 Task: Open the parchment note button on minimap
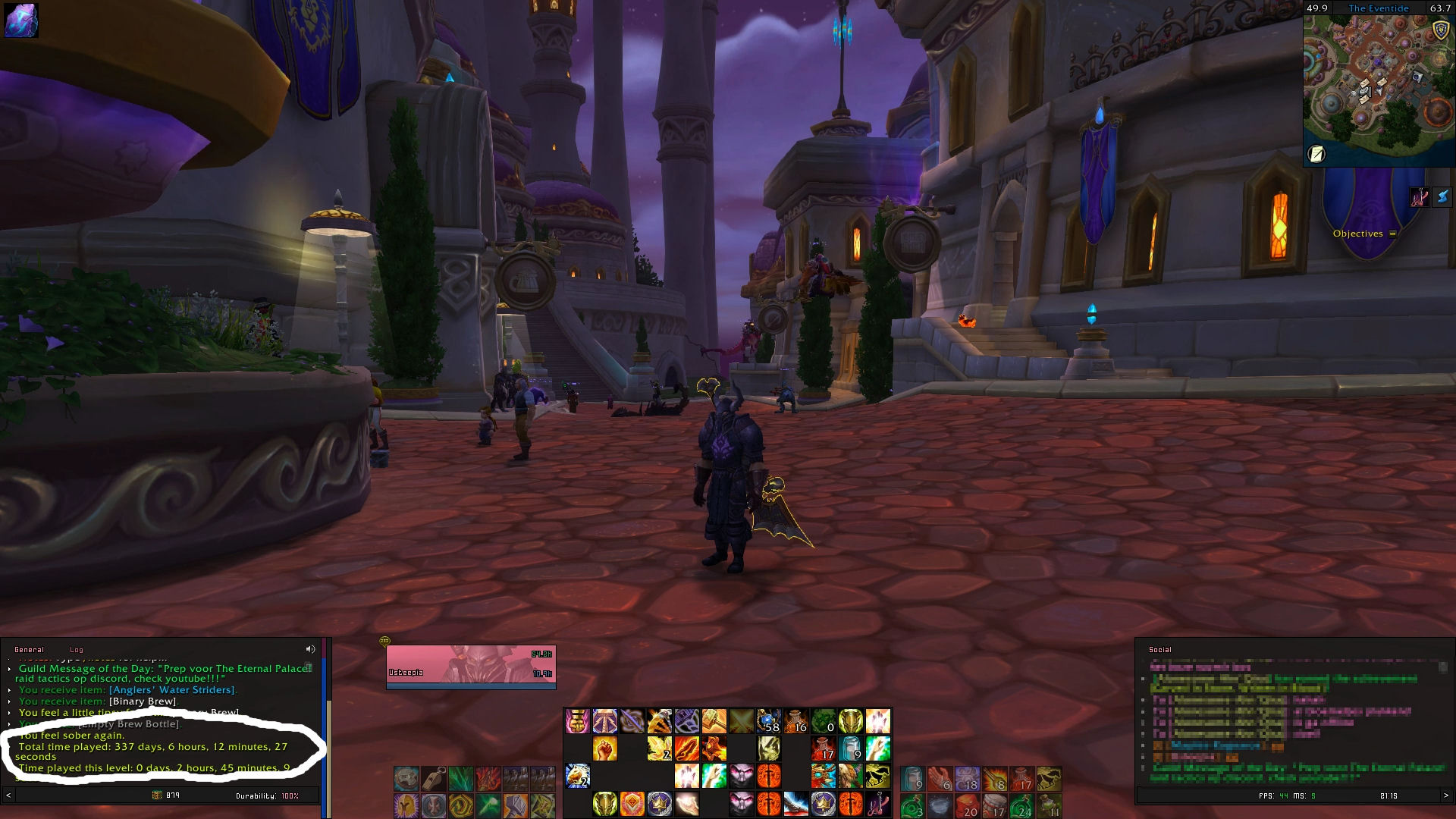point(1317,154)
